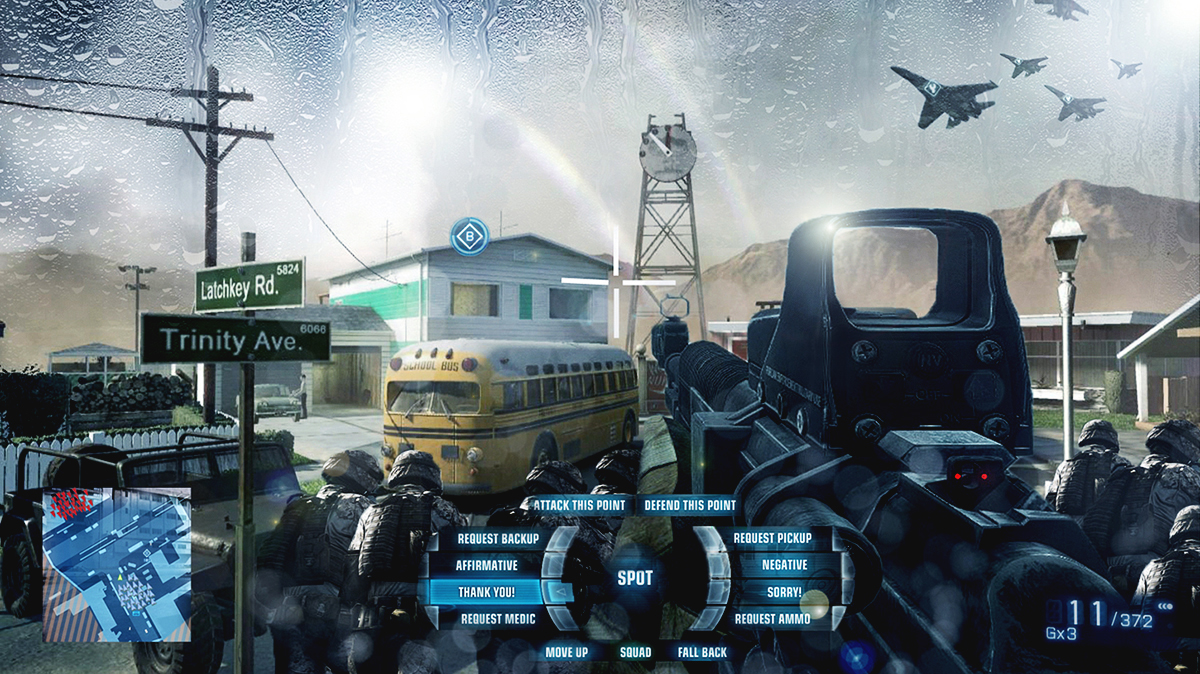1200x674 pixels.
Task: Click the minimap in the corner
Action: point(116,564)
